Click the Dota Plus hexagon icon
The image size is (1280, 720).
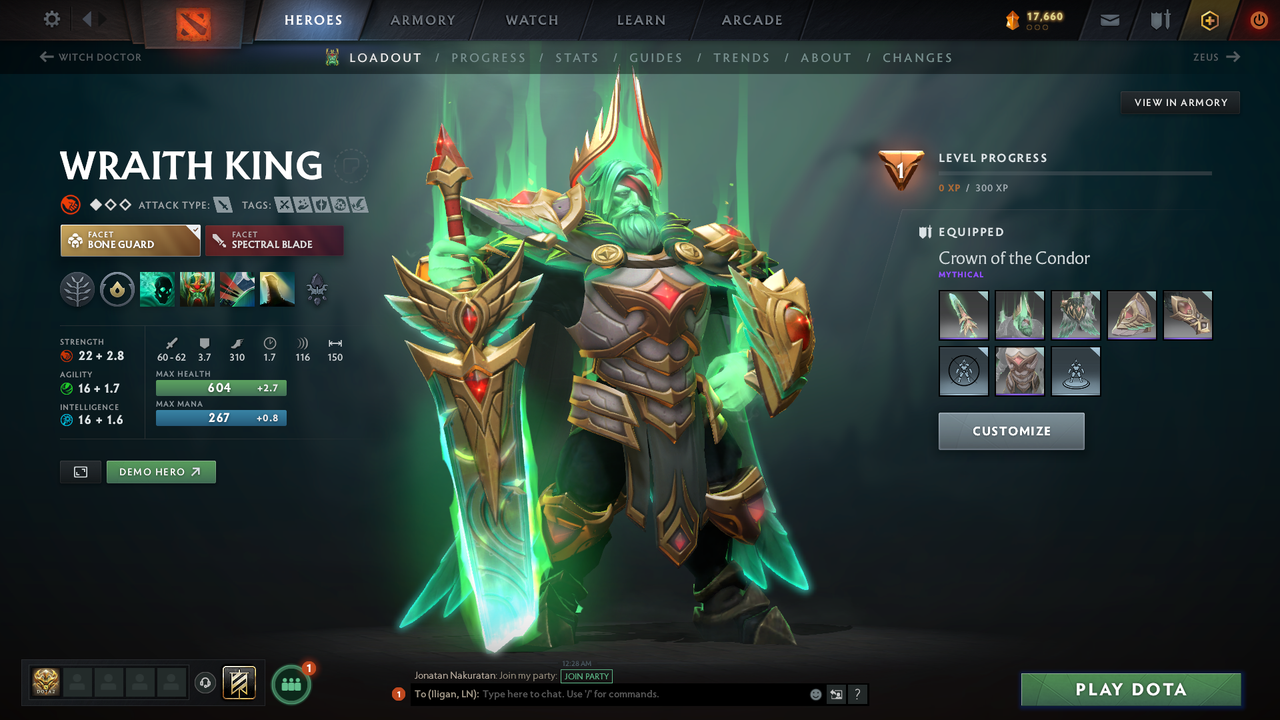(1209, 19)
